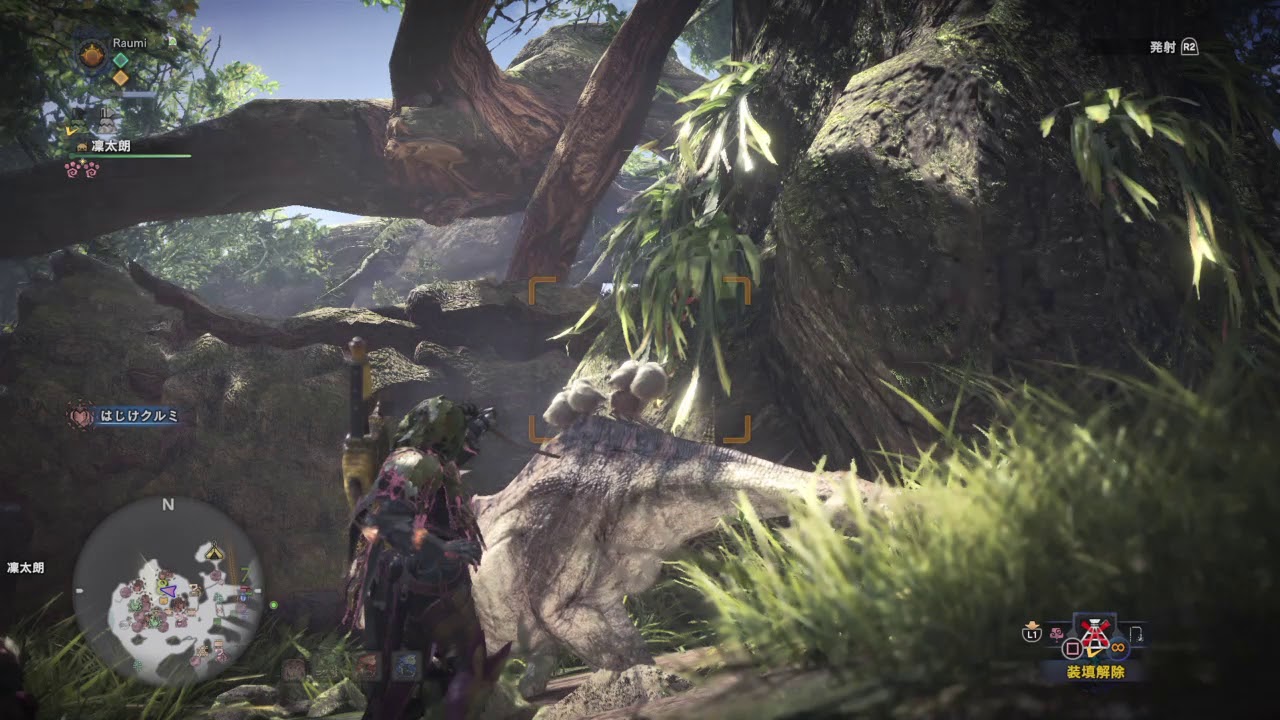Click the teal diamond status icon
Viewport: 1280px width, 720px height.
coord(120,59)
